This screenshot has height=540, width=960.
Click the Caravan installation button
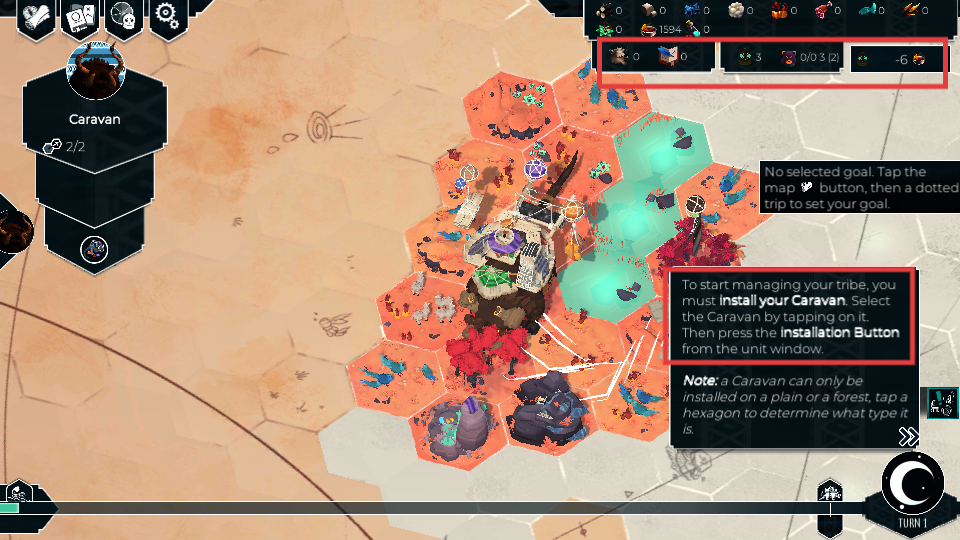(x=94, y=247)
